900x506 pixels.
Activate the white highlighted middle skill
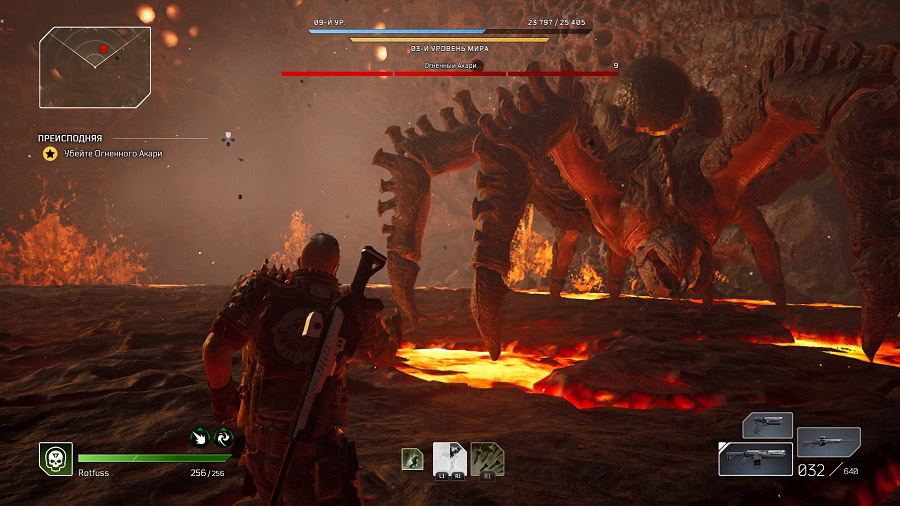(x=448, y=458)
